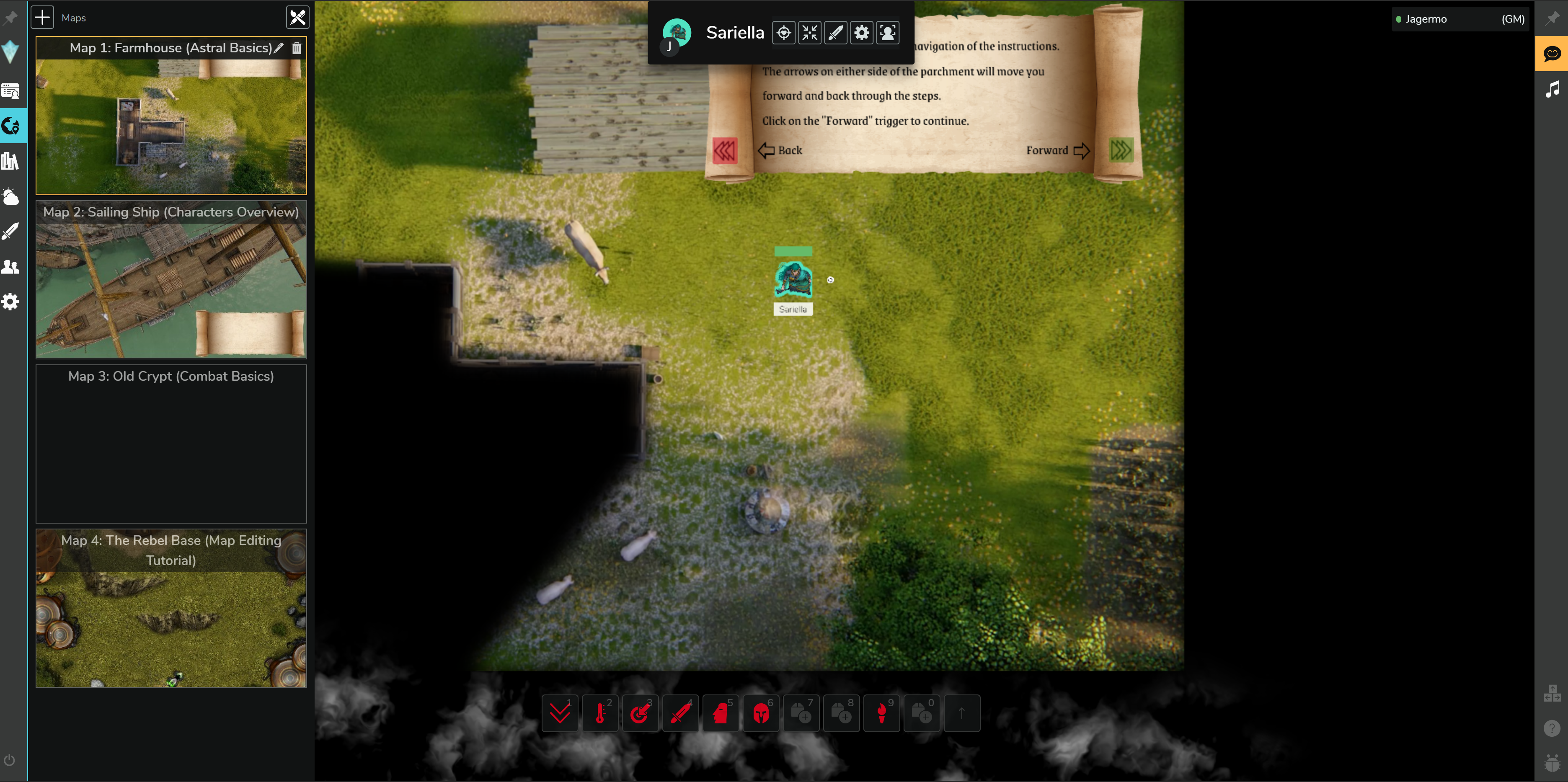Open the music panel note icon
The width and height of the screenshot is (1568, 782).
[x=1552, y=90]
